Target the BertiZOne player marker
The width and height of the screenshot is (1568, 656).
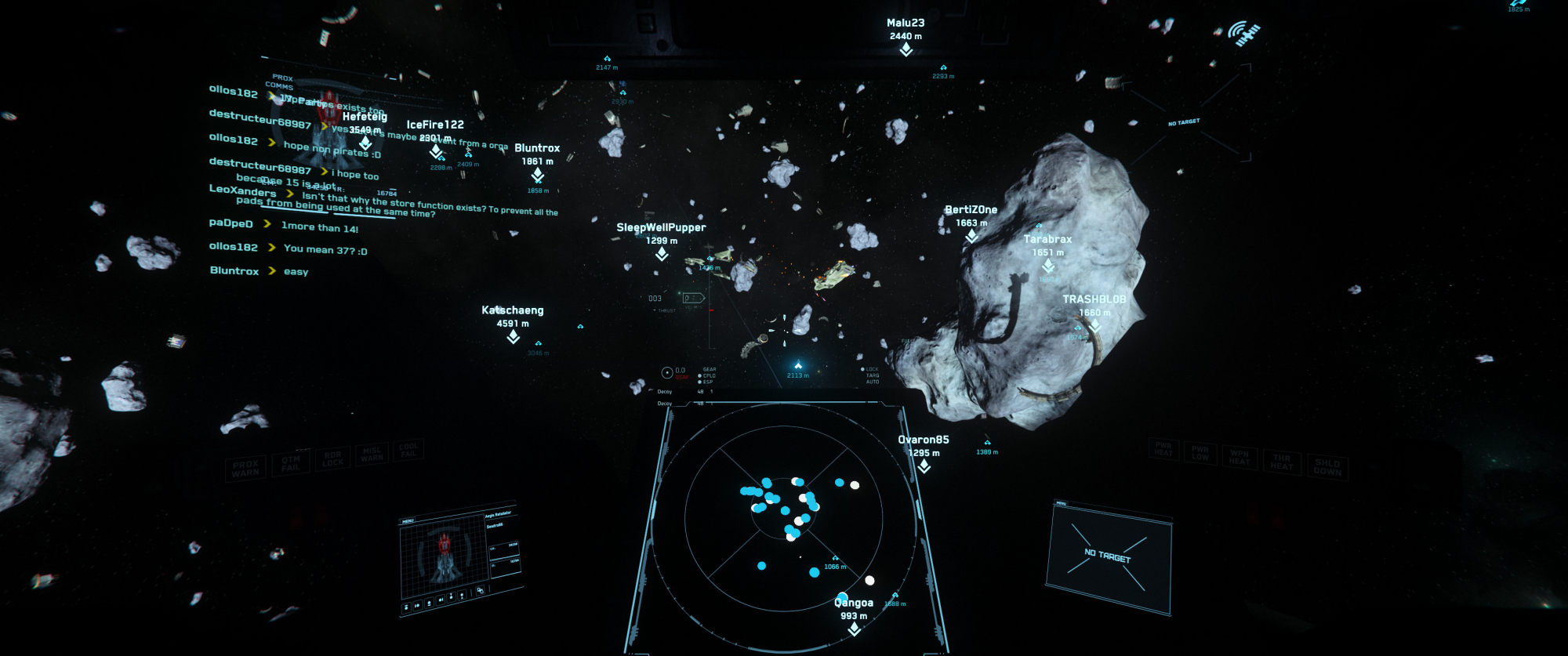click(x=971, y=236)
